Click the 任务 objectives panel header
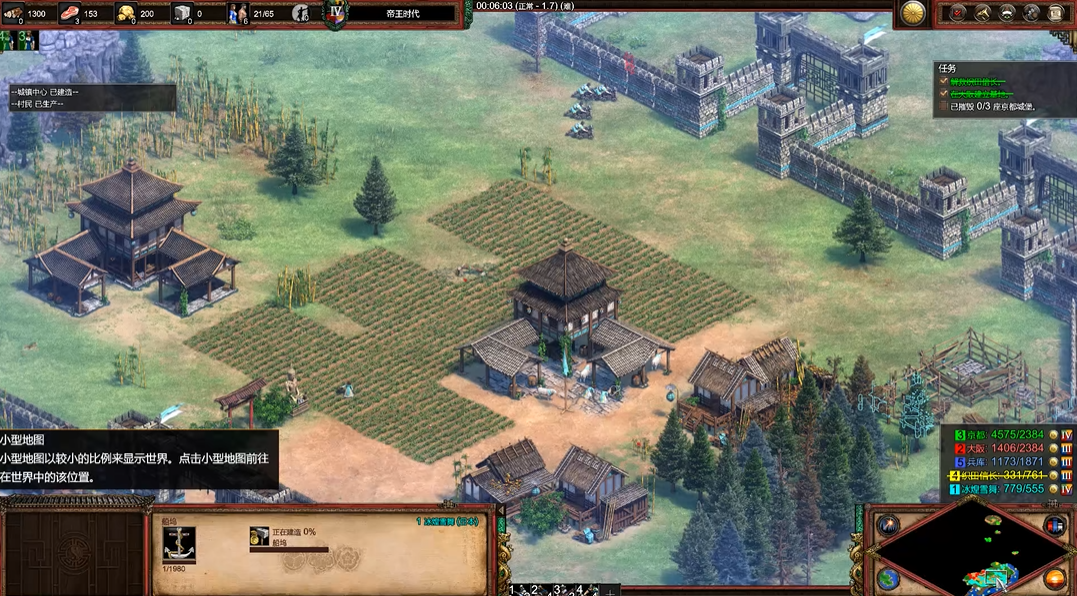This screenshot has width=1077, height=596. pos(947,69)
